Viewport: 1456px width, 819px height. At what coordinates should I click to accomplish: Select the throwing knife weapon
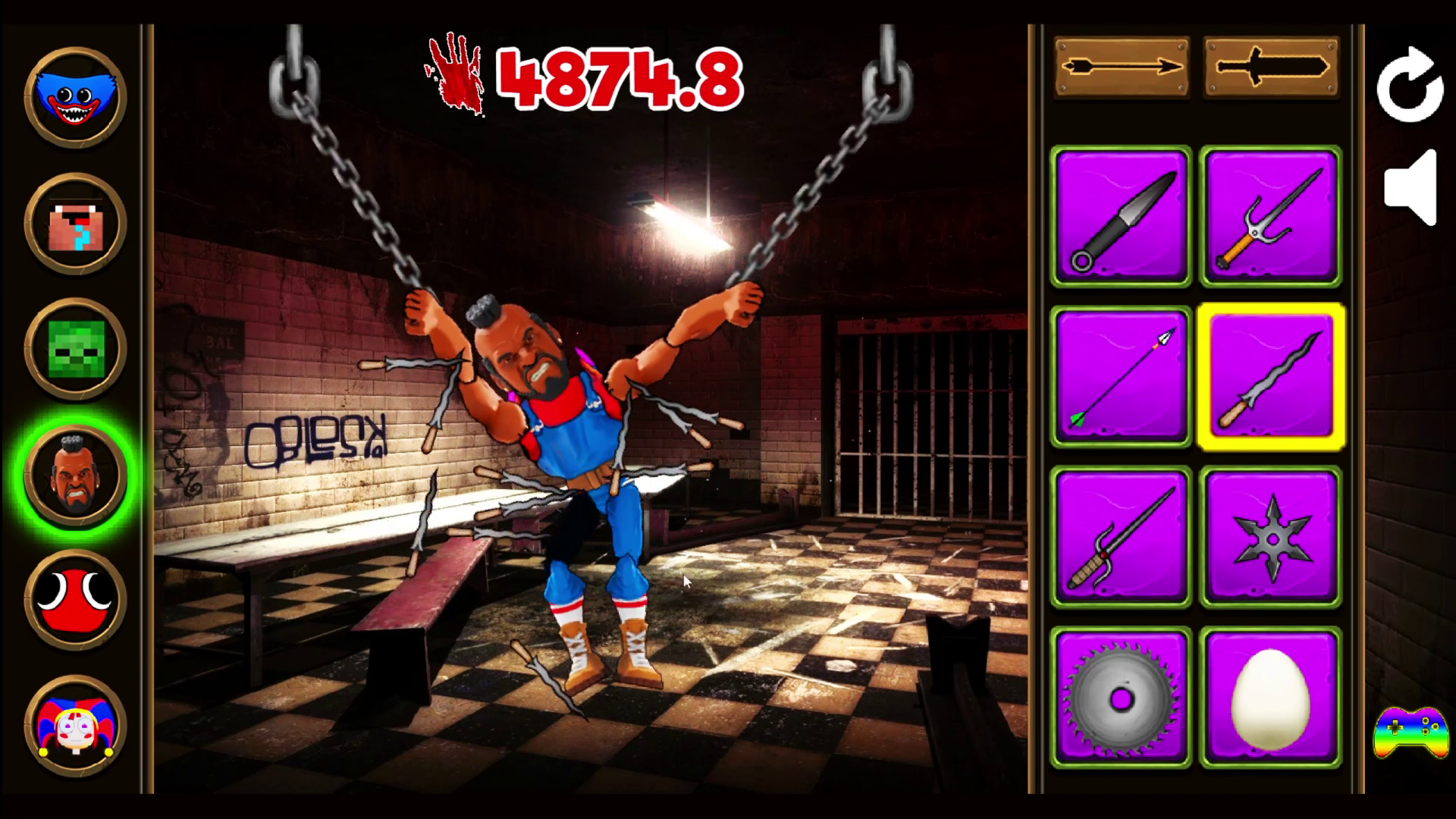point(1121,218)
